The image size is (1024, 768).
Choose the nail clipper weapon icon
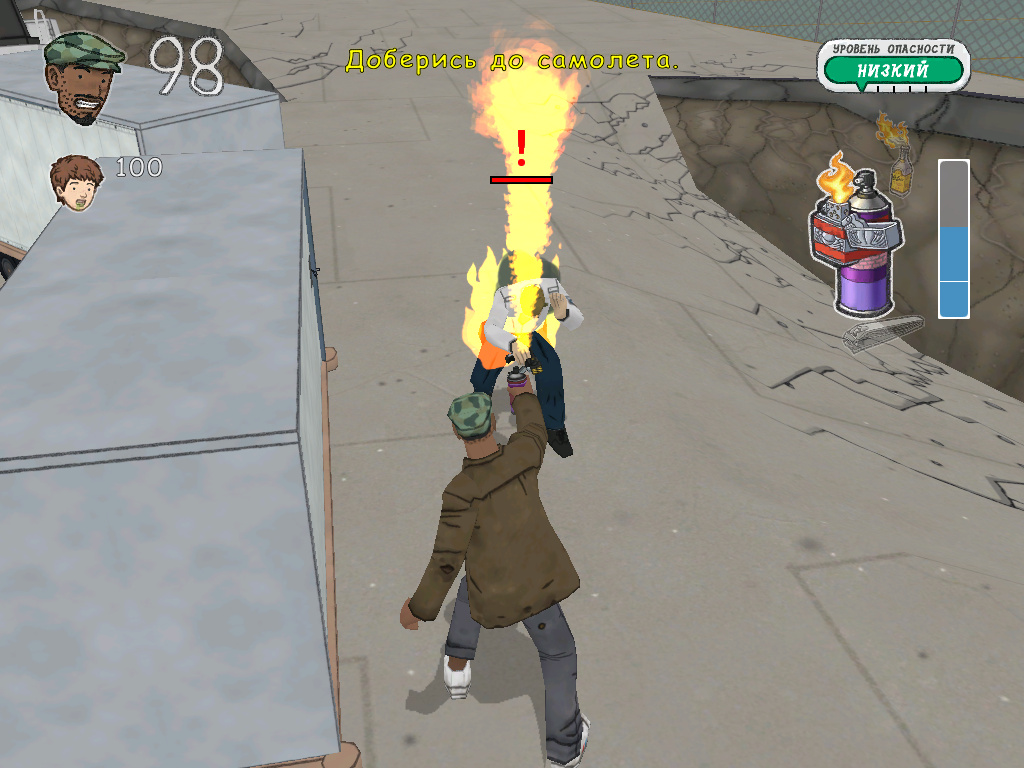pos(883,333)
